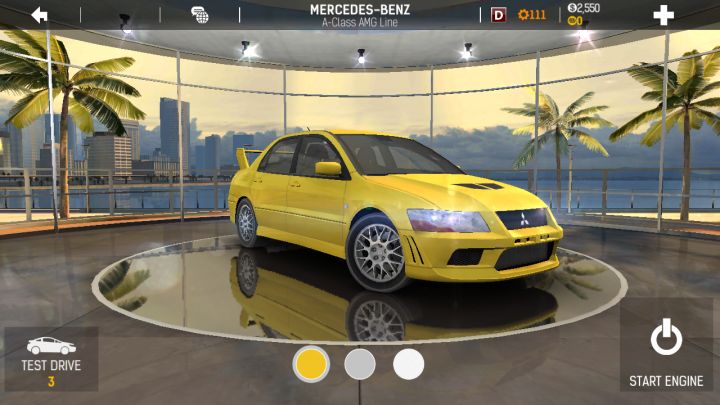The image size is (720, 405).
Task: Select the yellow paint color
Action: [x=311, y=364]
